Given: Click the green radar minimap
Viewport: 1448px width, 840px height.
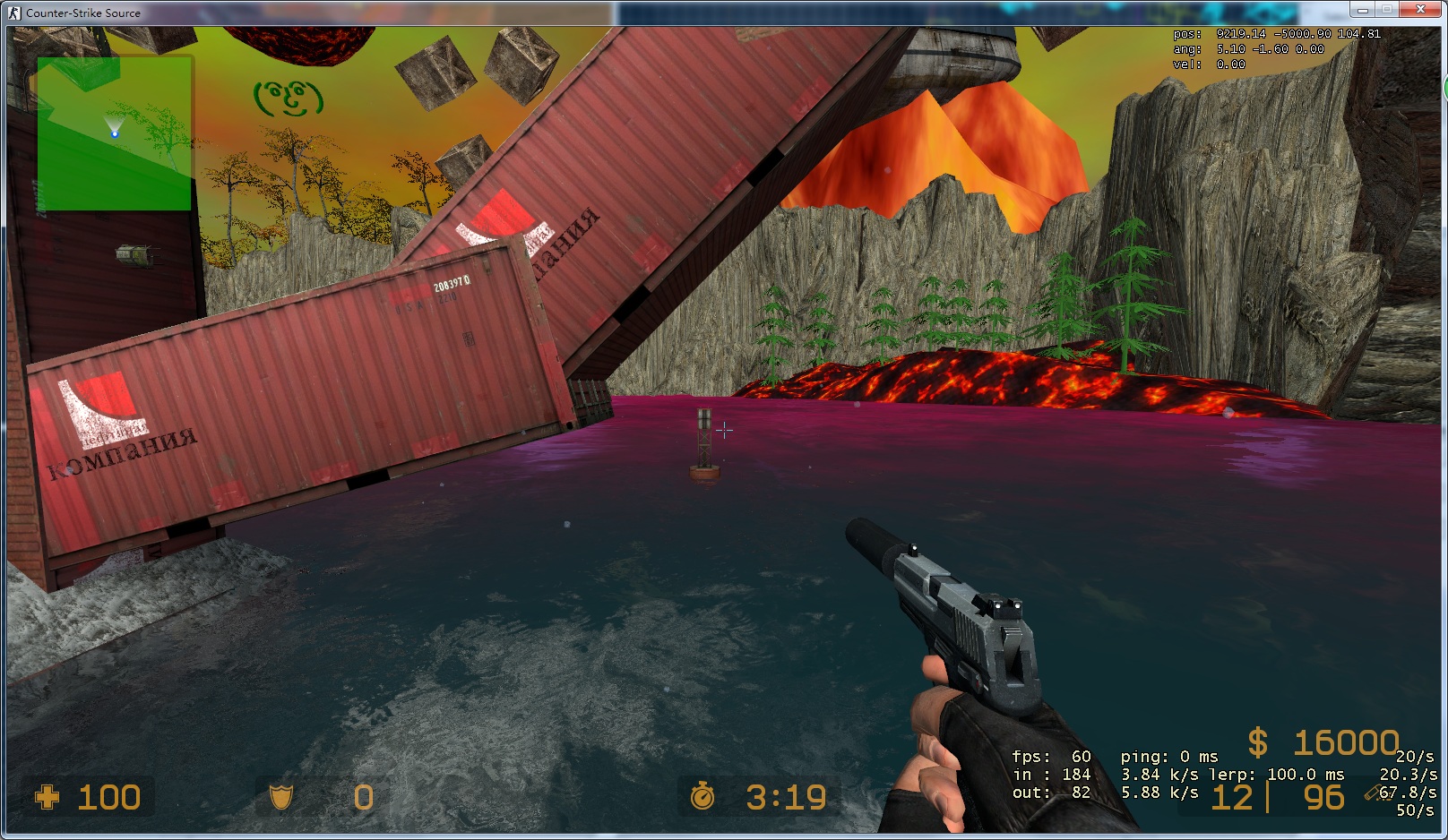Looking at the screenshot, I should click(114, 133).
